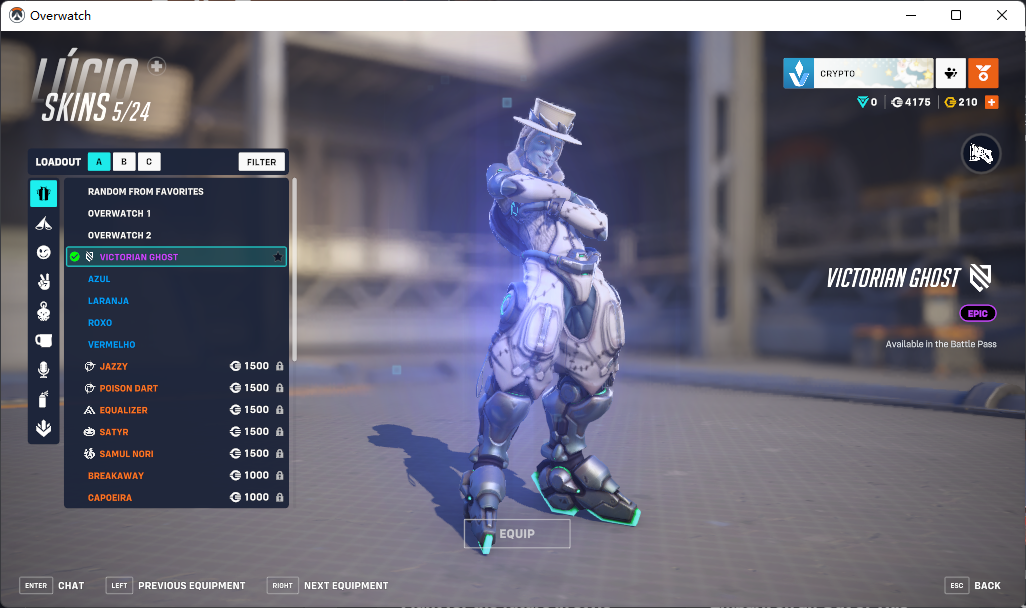Select the Equalizer skin entry
1026x608 pixels.
tap(124, 410)
